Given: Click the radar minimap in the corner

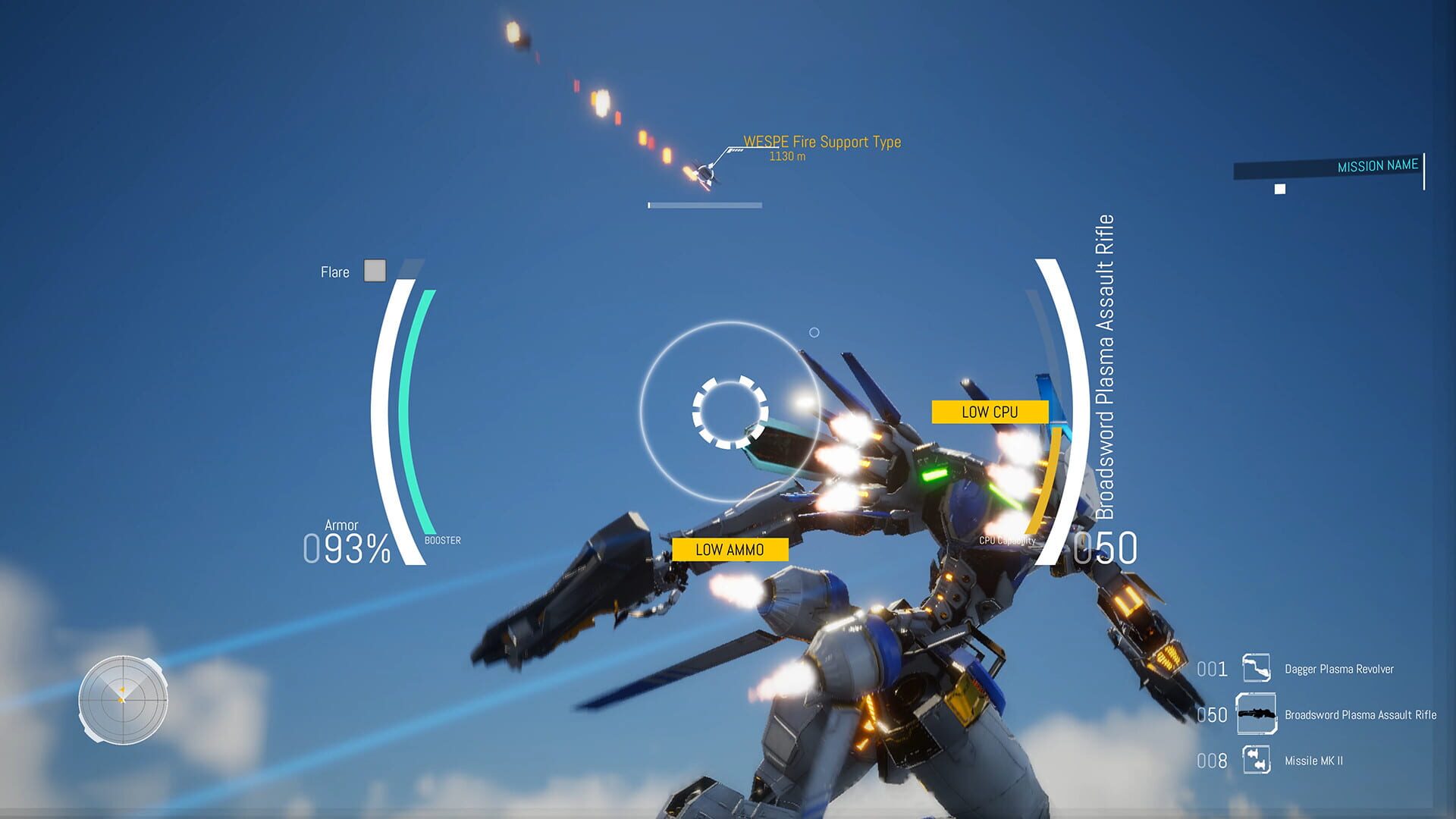Looking at the screenshot, I should coord(123,701).
